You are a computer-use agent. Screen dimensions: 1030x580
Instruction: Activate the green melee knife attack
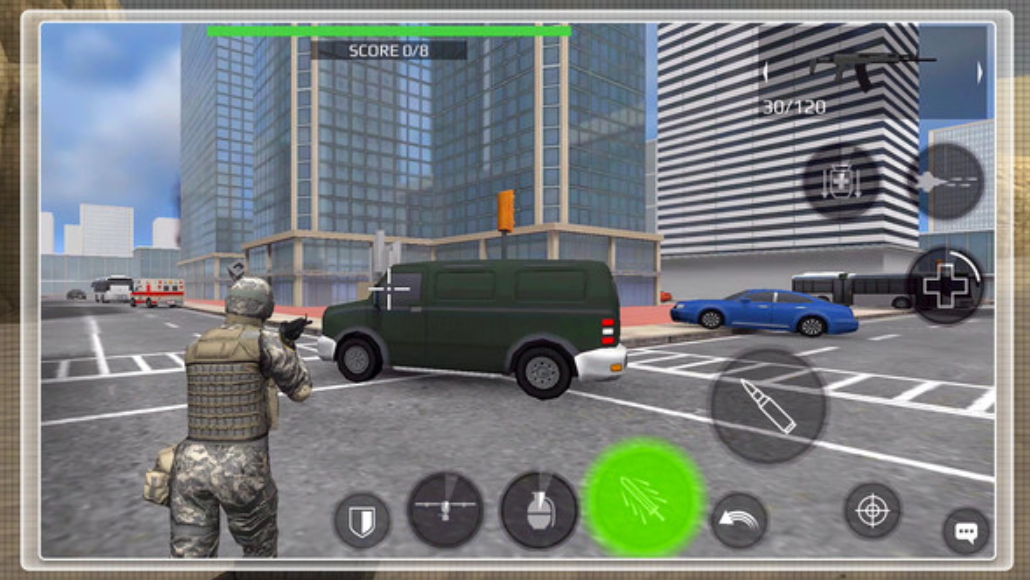pyautogui.click(x=643, y=497)
